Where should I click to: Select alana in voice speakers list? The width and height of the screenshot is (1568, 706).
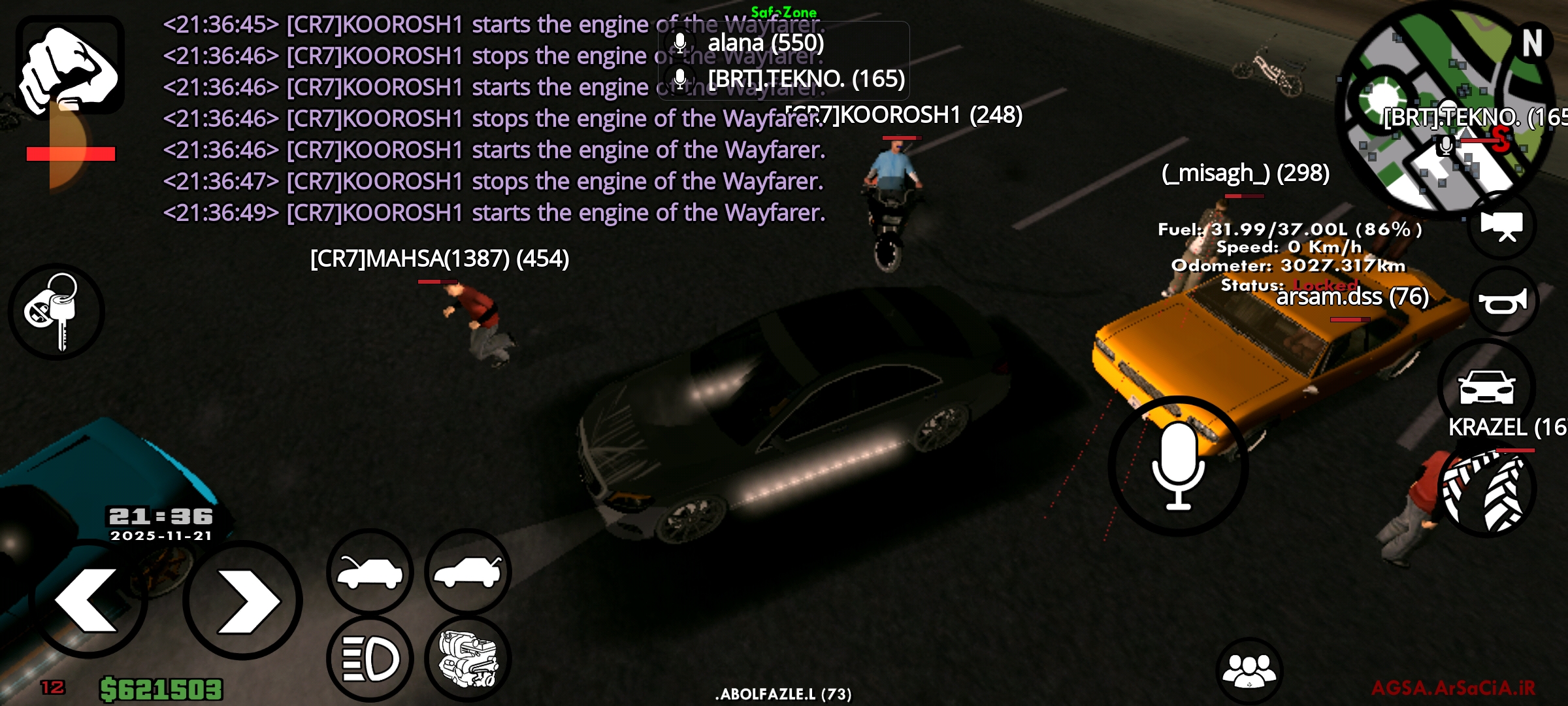(766, 43)
